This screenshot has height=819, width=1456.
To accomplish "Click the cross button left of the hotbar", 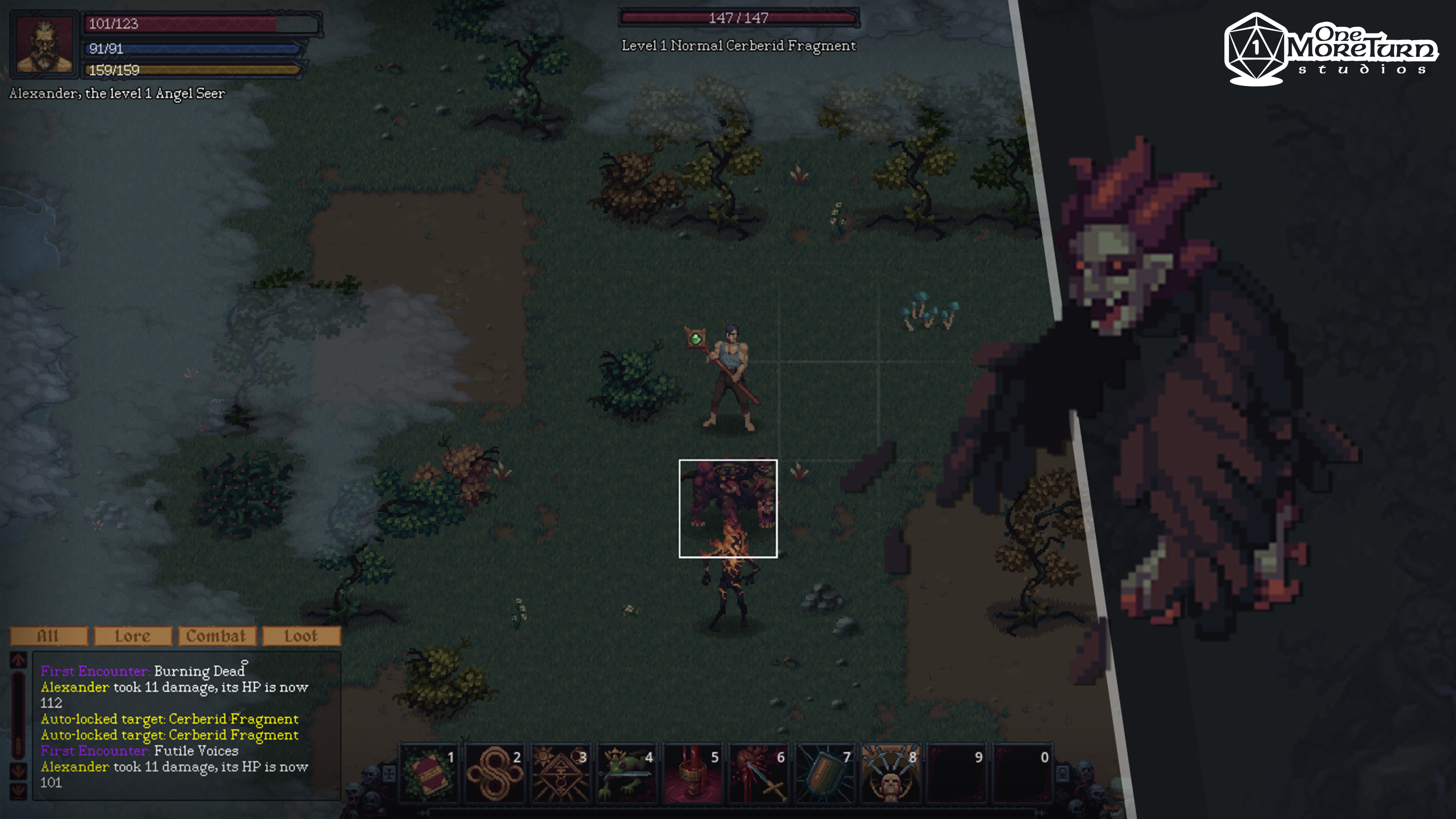I will [389, 773].
